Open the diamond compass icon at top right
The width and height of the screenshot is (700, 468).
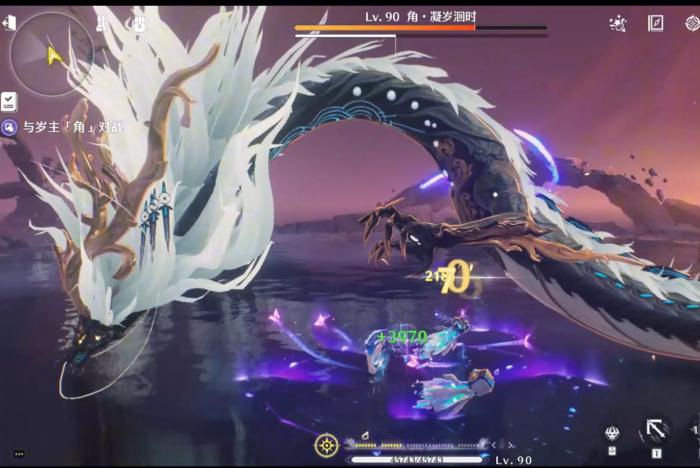pos(691,22)
